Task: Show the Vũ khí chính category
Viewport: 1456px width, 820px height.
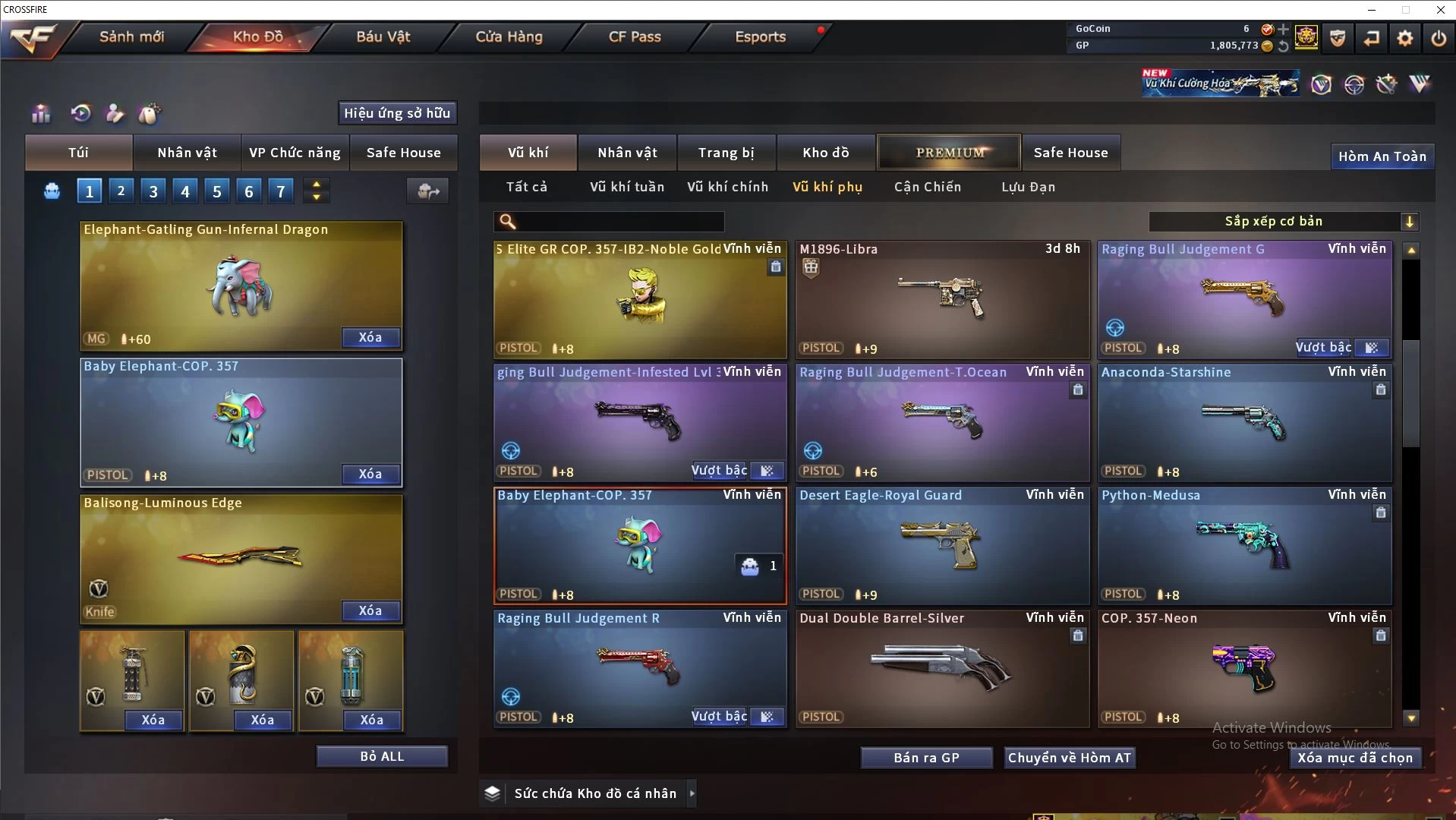Action: 727,187
